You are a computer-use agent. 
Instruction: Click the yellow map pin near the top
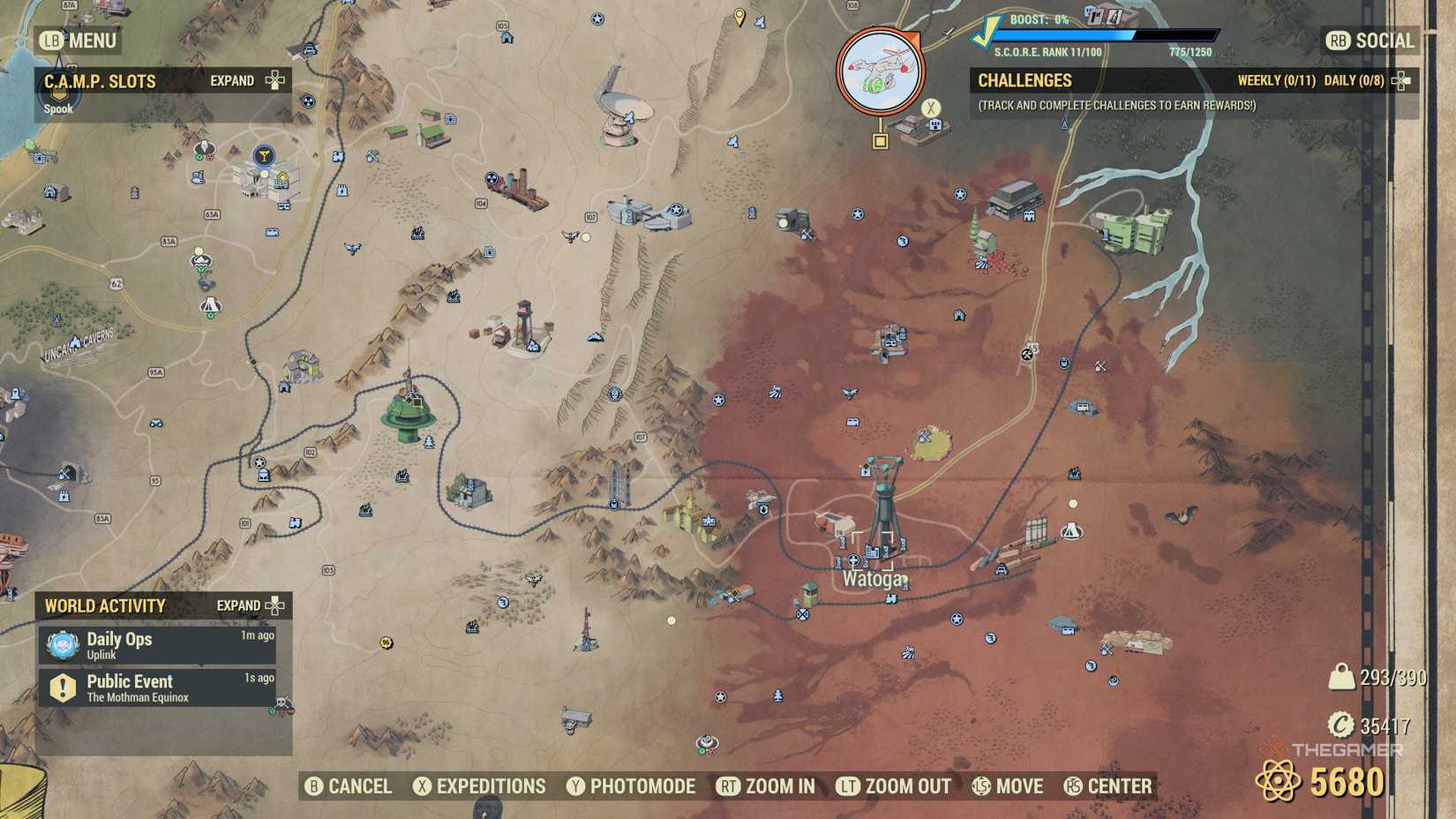[x=739, y=16]
